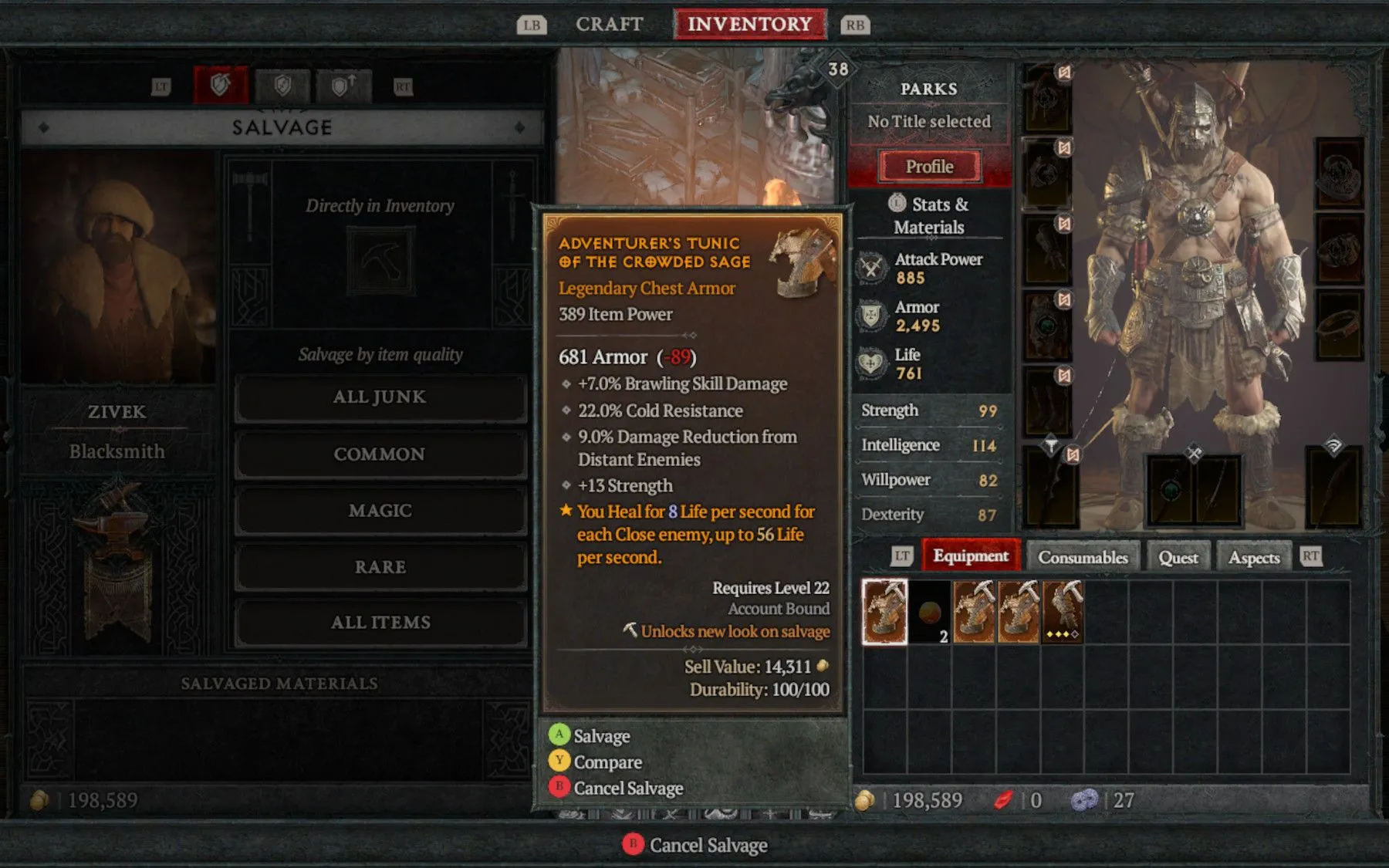The height and width of the screenshot is (868, 1389).
Task: Open the Quest items tab
Action: click(1178, 557)
